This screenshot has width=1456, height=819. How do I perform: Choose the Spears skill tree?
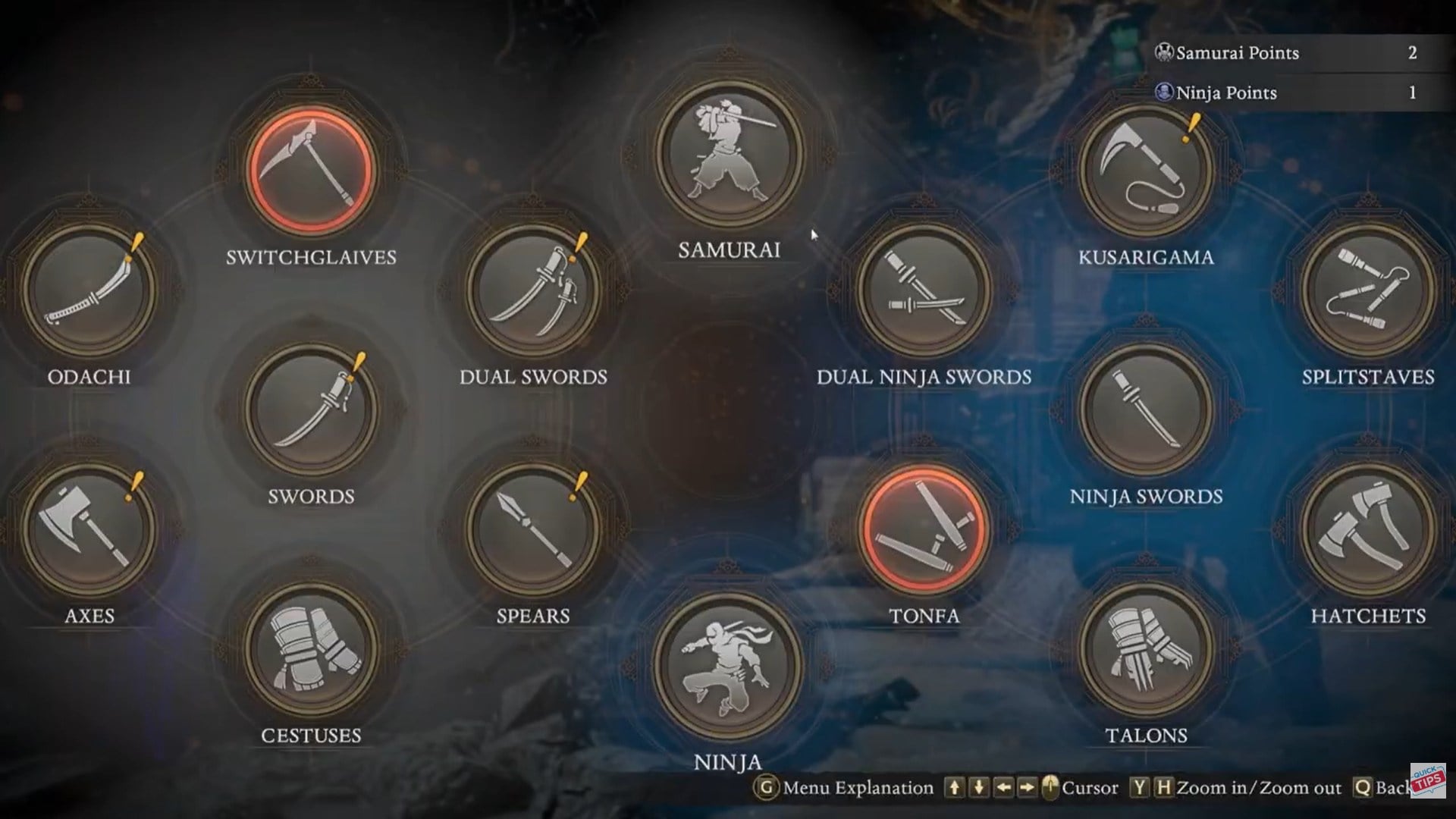tap(533, 529)
